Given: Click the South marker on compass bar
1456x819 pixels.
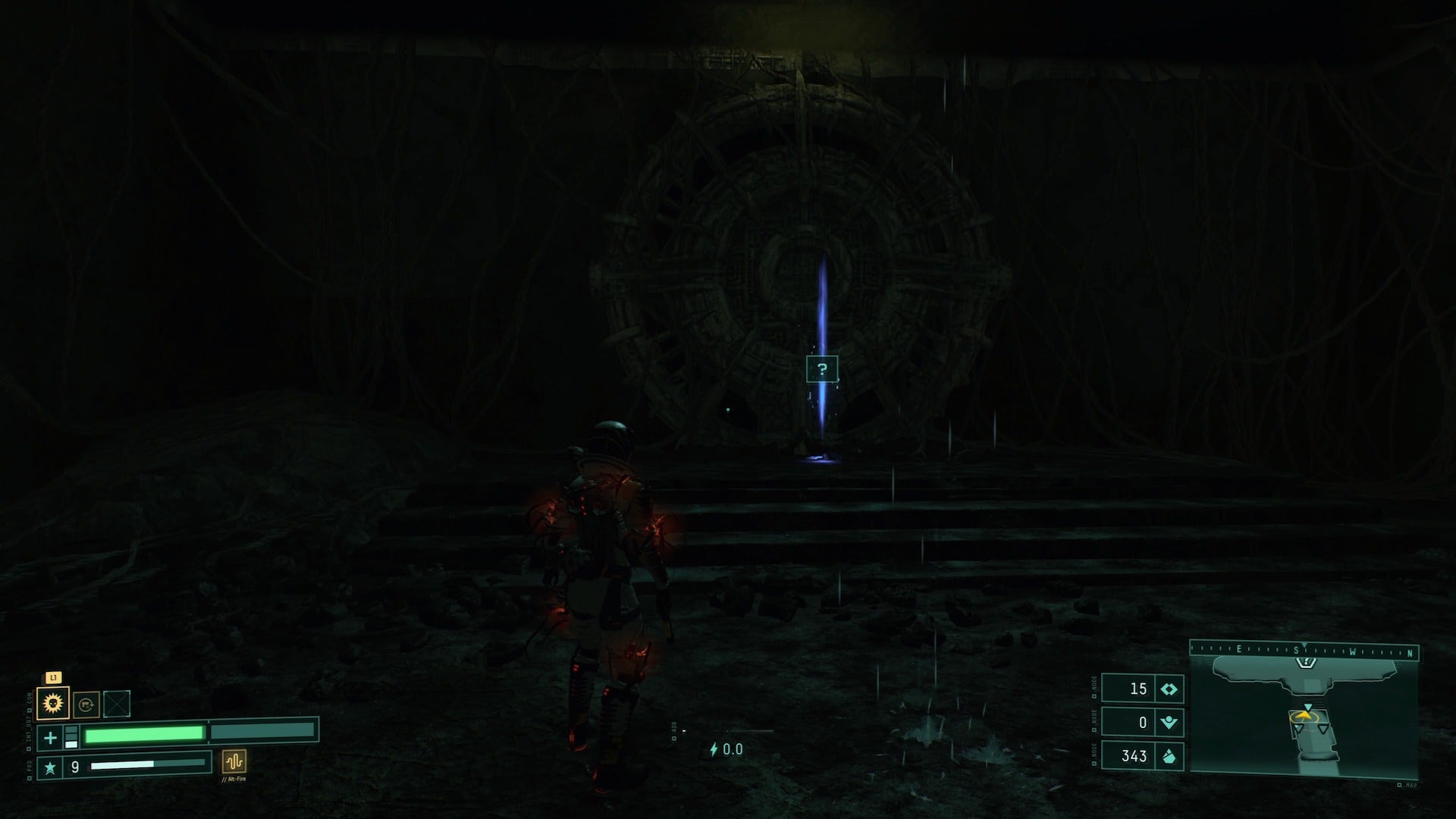Looking at the screenshot, I should click(x=1296, y=649).
